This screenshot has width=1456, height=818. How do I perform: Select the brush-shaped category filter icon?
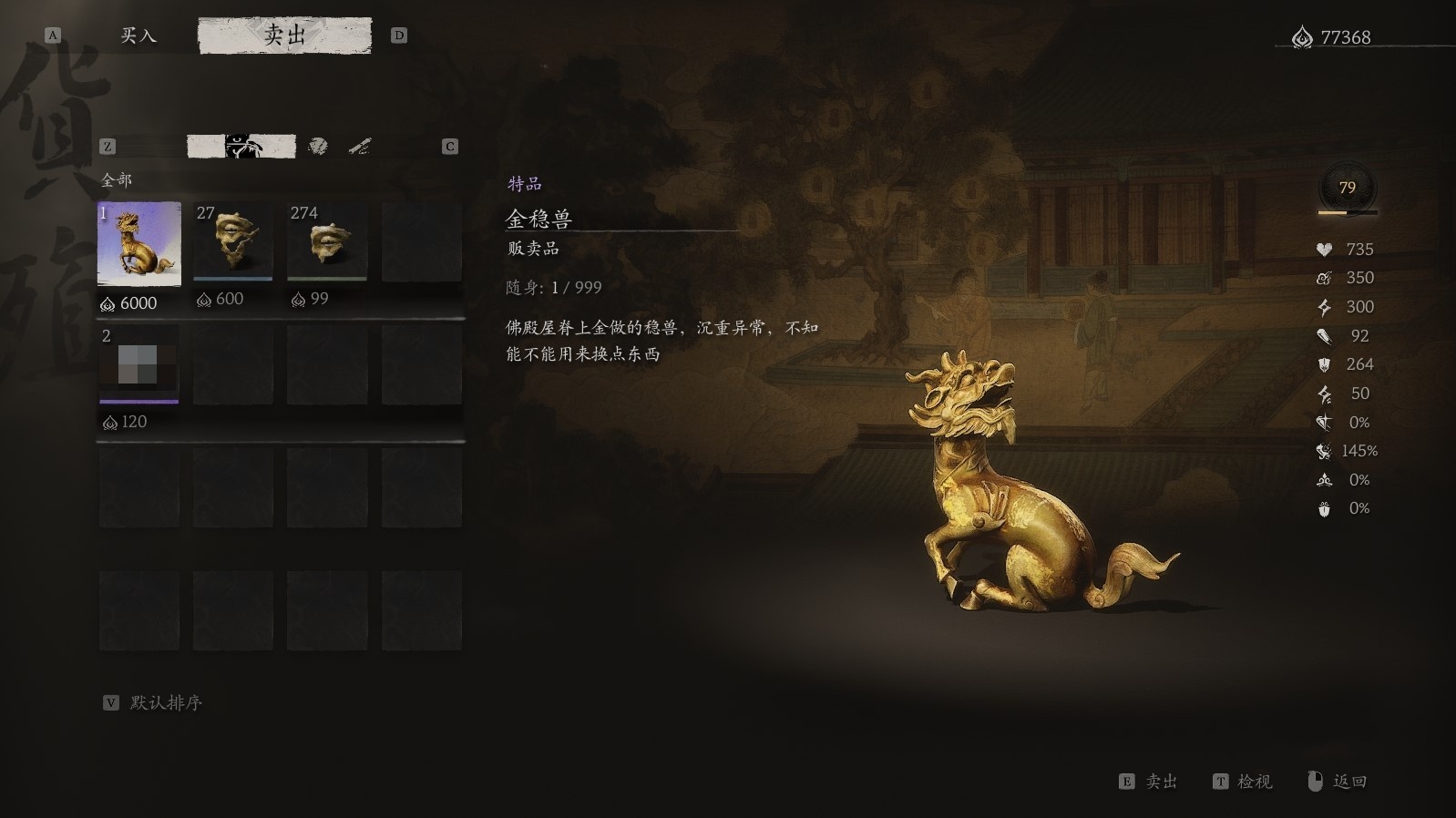(356, 143)
